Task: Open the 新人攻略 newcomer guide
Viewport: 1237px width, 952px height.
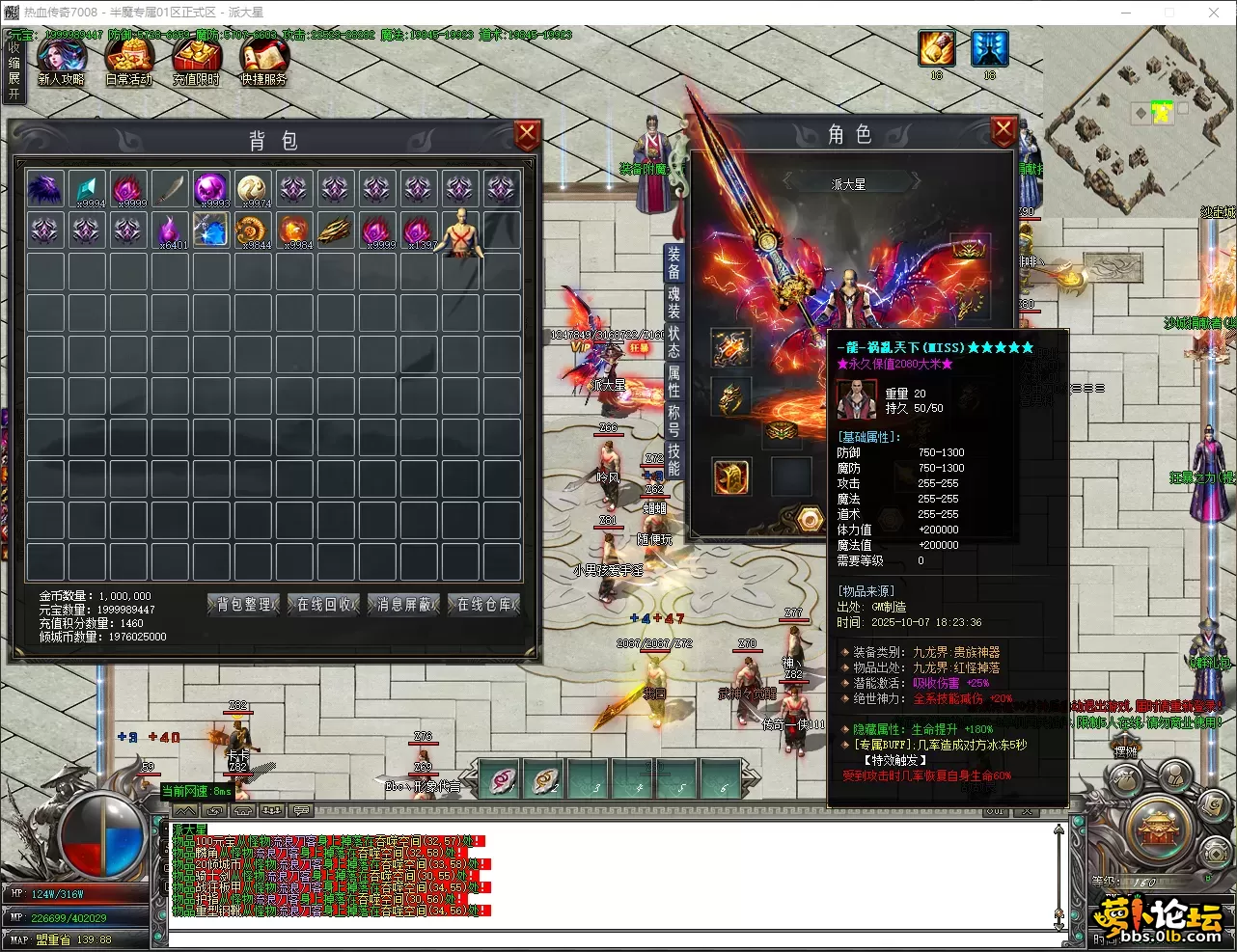Action: point(61,61)
